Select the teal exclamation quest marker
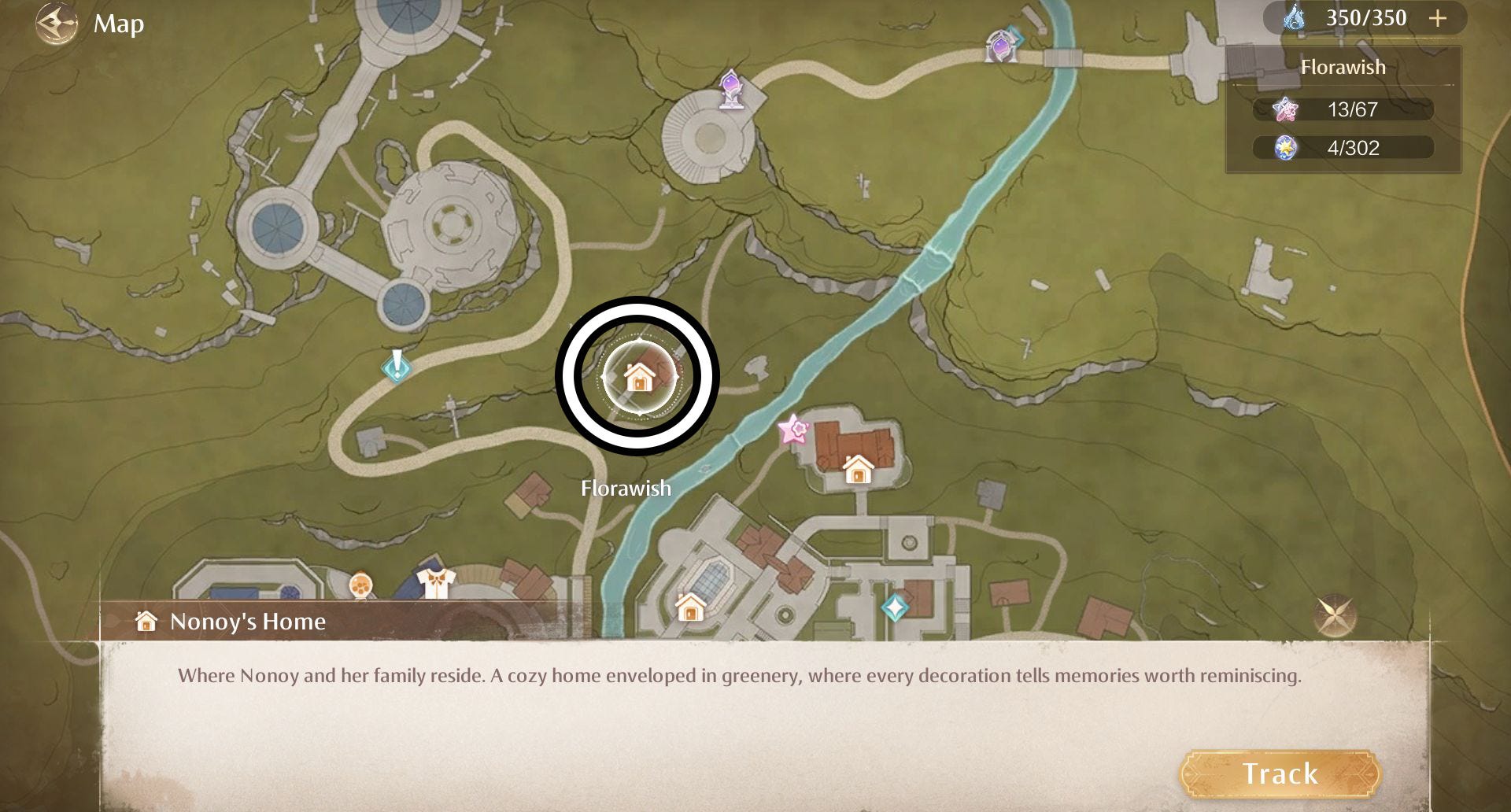The width and height of the screenshot is (1511, 812). (397, 366)
